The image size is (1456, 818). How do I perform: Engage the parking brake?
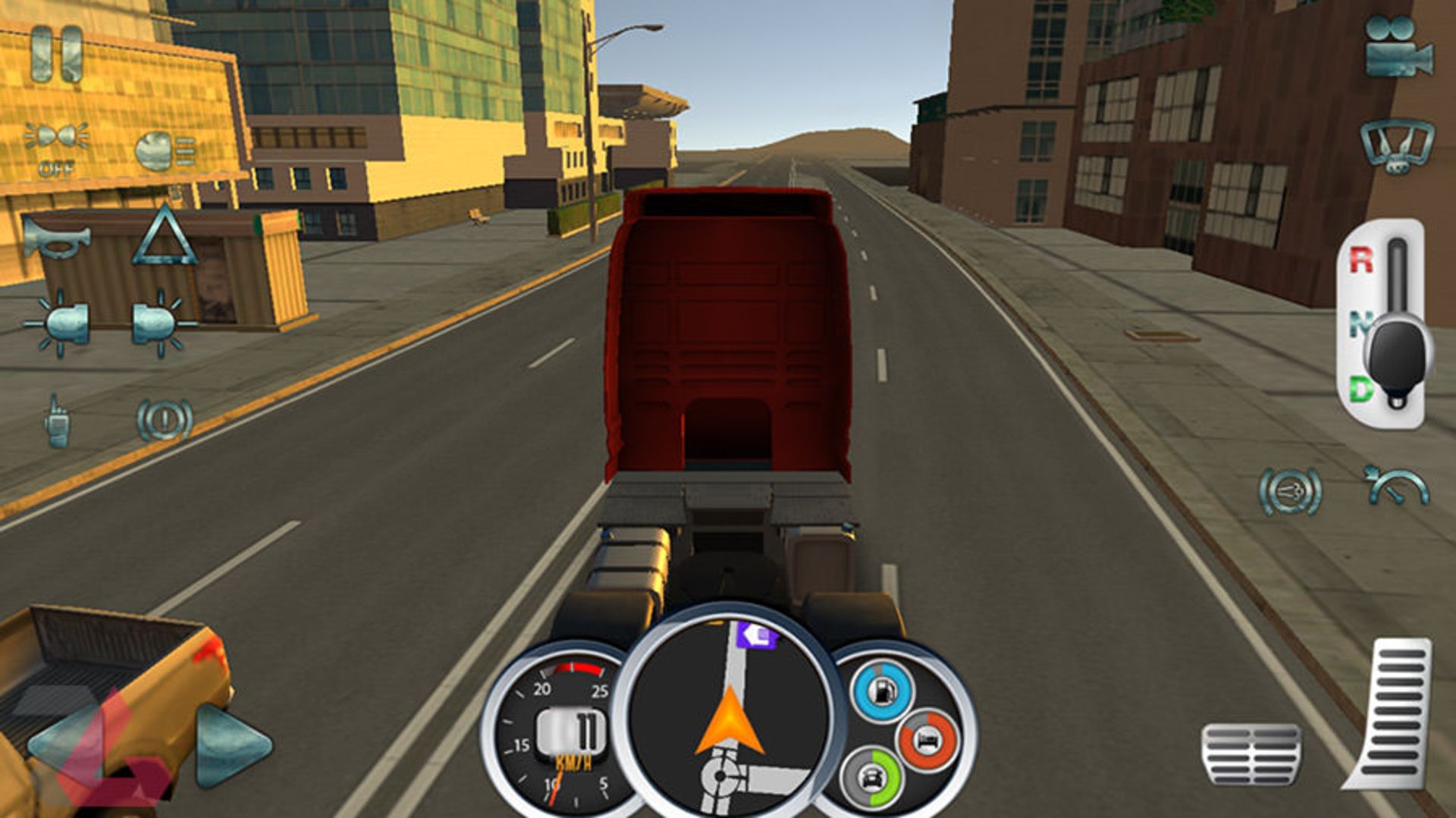tap(164, 420)
